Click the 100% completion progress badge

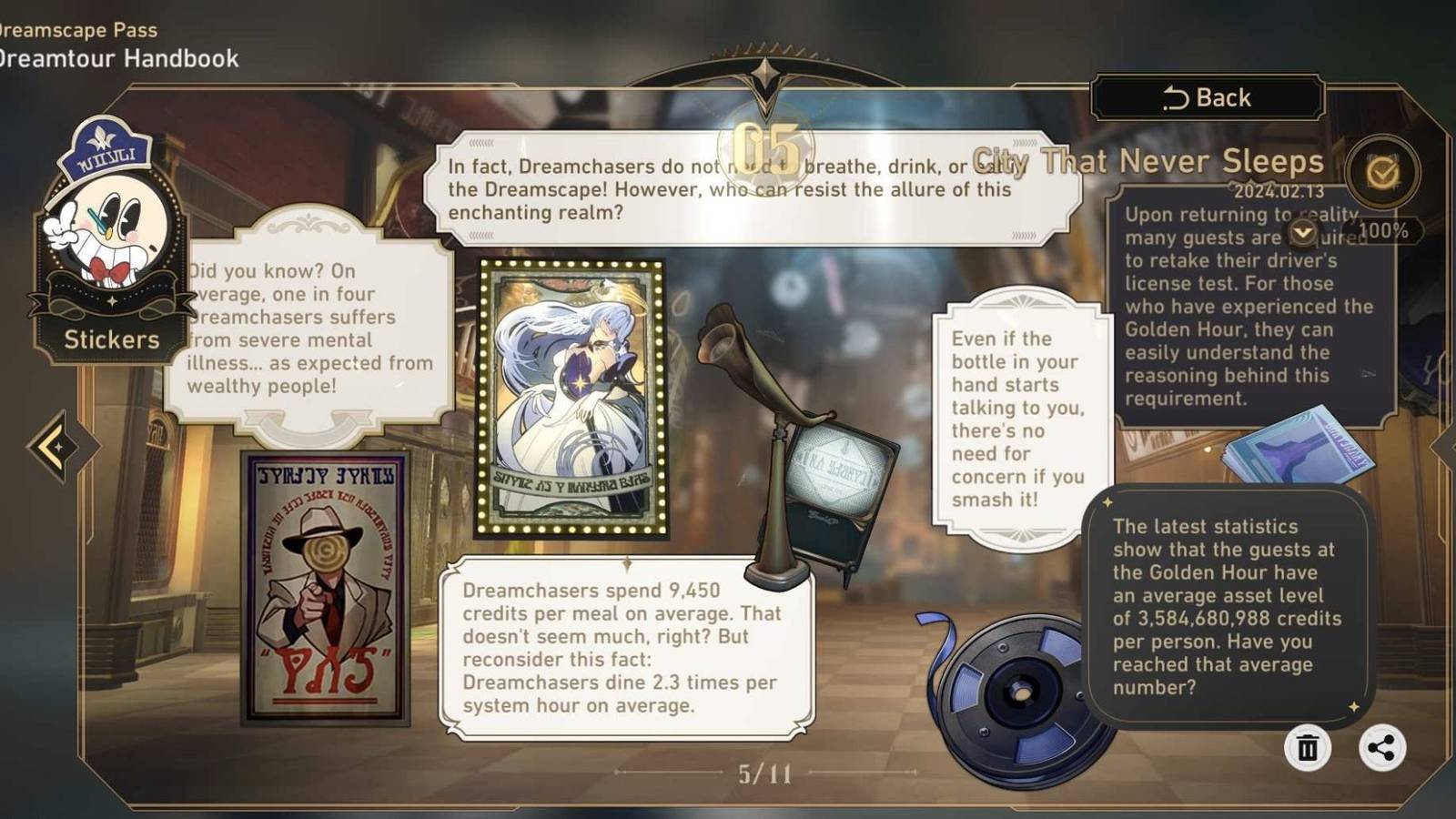(1383, 229)
